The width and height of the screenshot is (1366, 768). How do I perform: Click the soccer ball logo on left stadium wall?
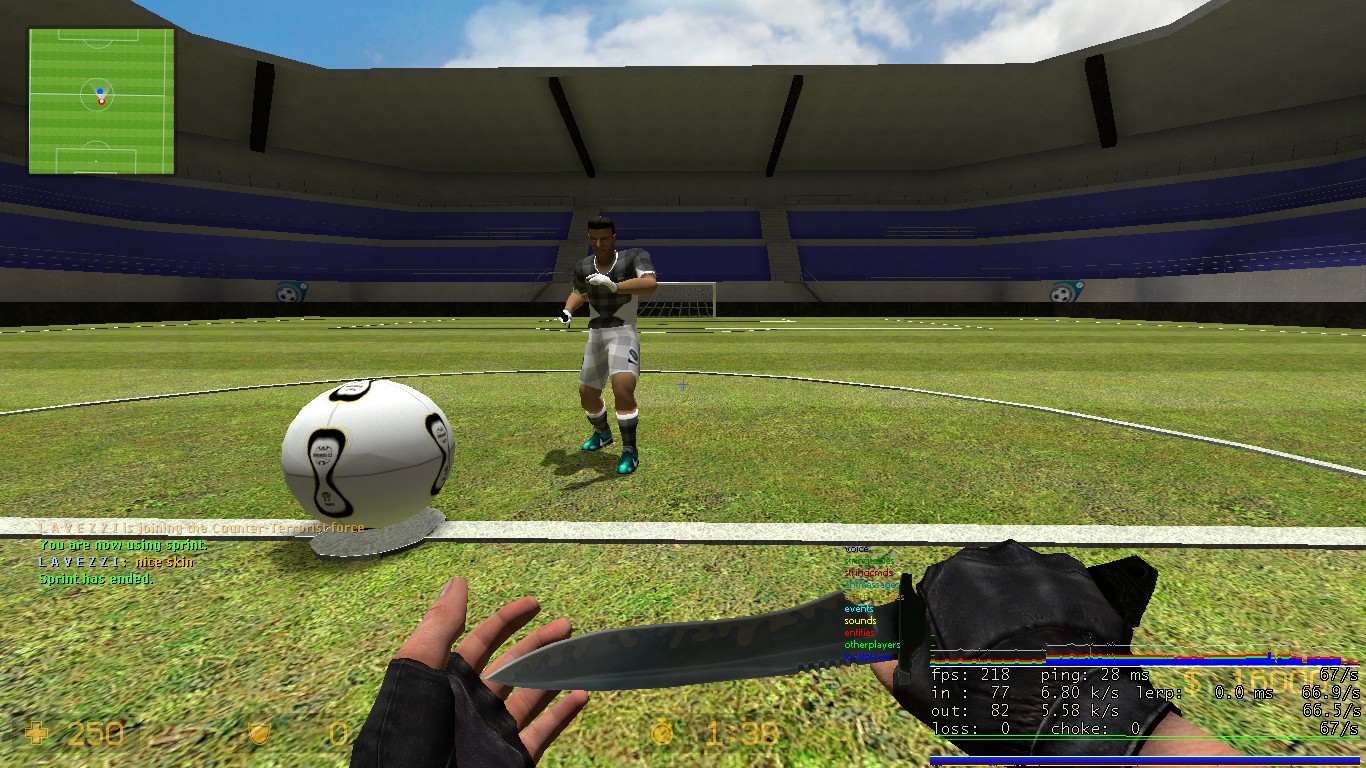point(289,296)
